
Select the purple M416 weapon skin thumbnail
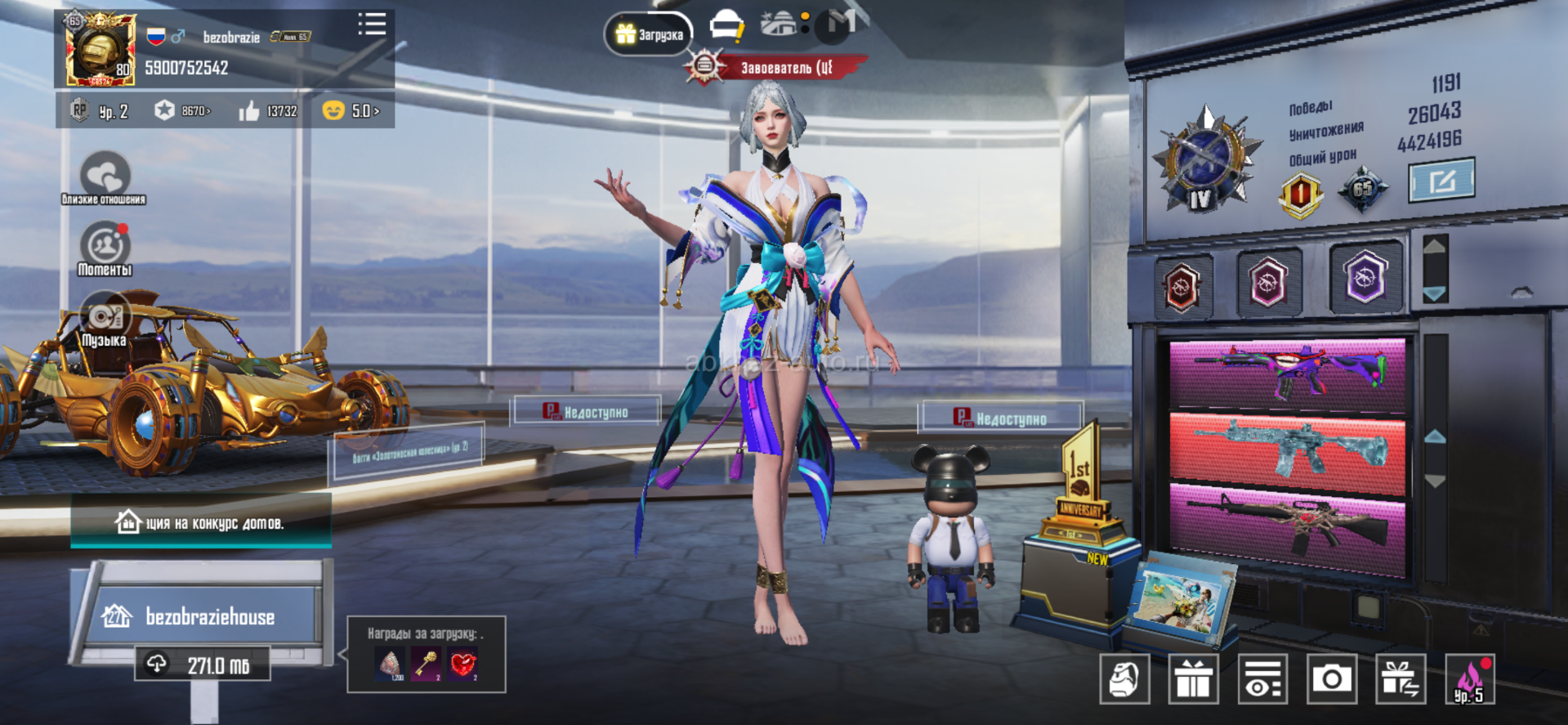[x=1288, y=374]
